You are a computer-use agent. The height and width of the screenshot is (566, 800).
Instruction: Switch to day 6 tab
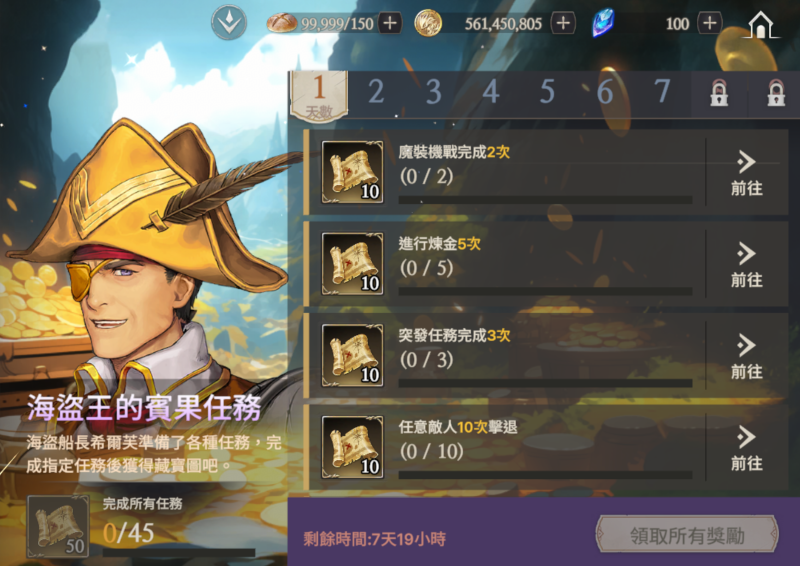(604, 93)
